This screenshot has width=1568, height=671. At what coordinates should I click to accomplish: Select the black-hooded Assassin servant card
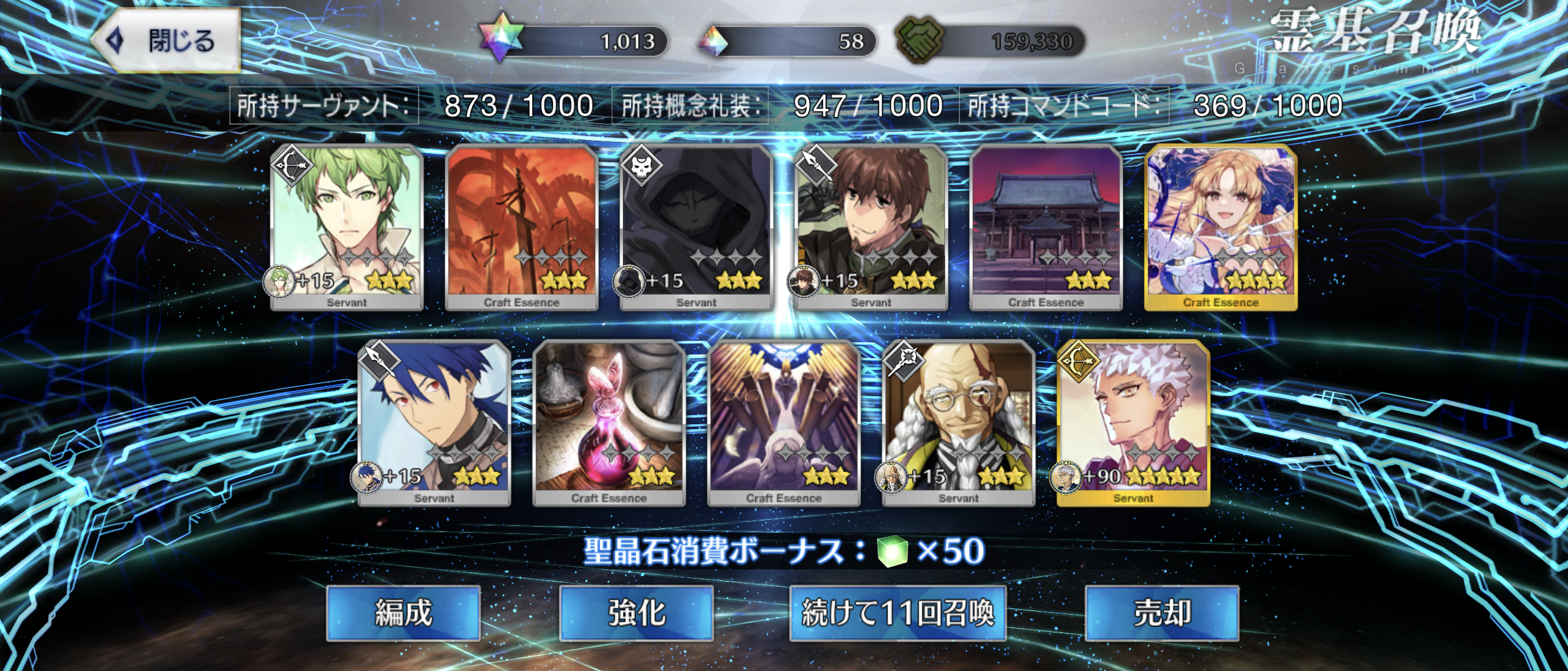696,227
